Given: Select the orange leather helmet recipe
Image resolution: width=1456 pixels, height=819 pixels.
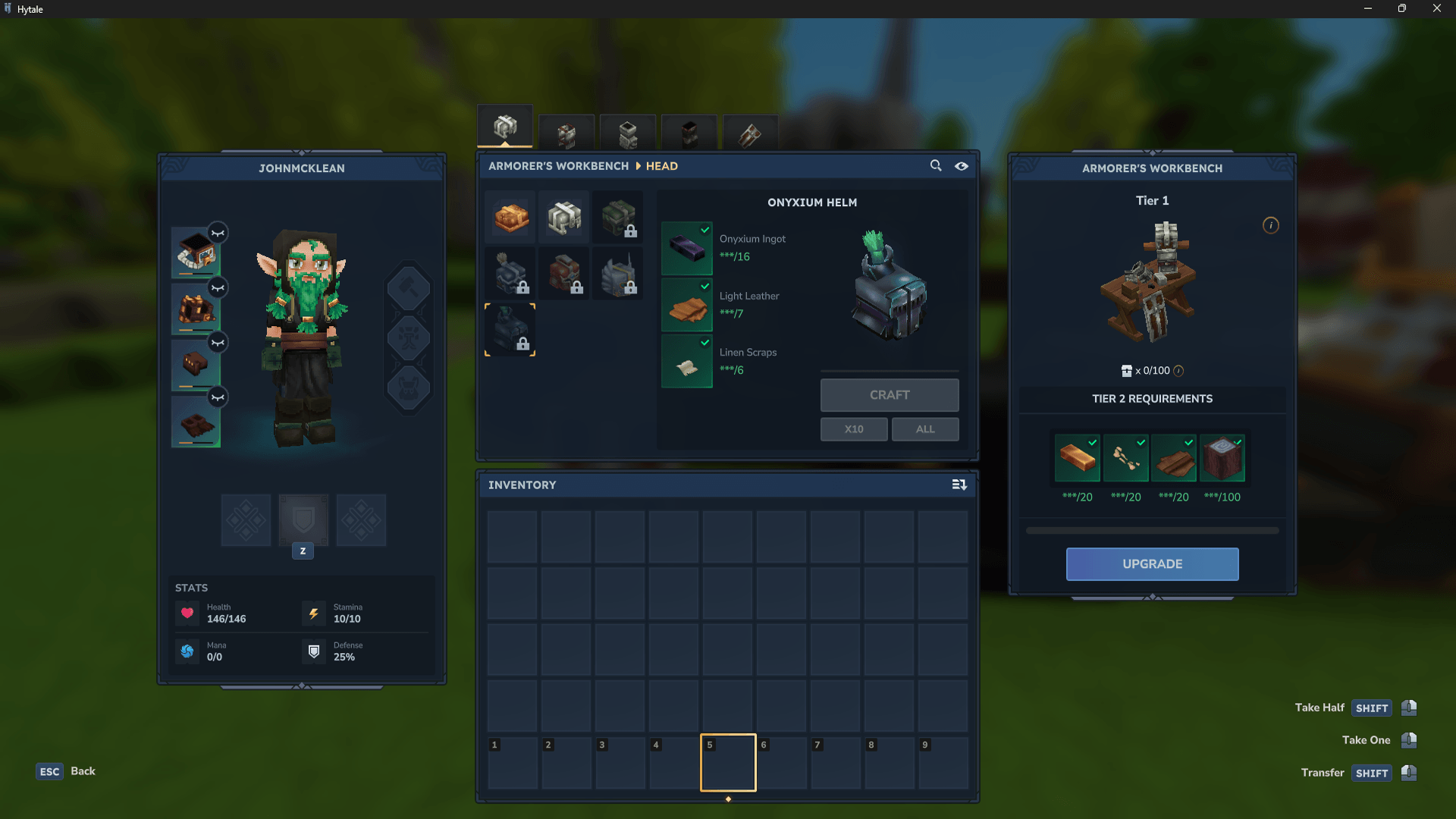Looking at the screenshot, I should tap(510, 218).
